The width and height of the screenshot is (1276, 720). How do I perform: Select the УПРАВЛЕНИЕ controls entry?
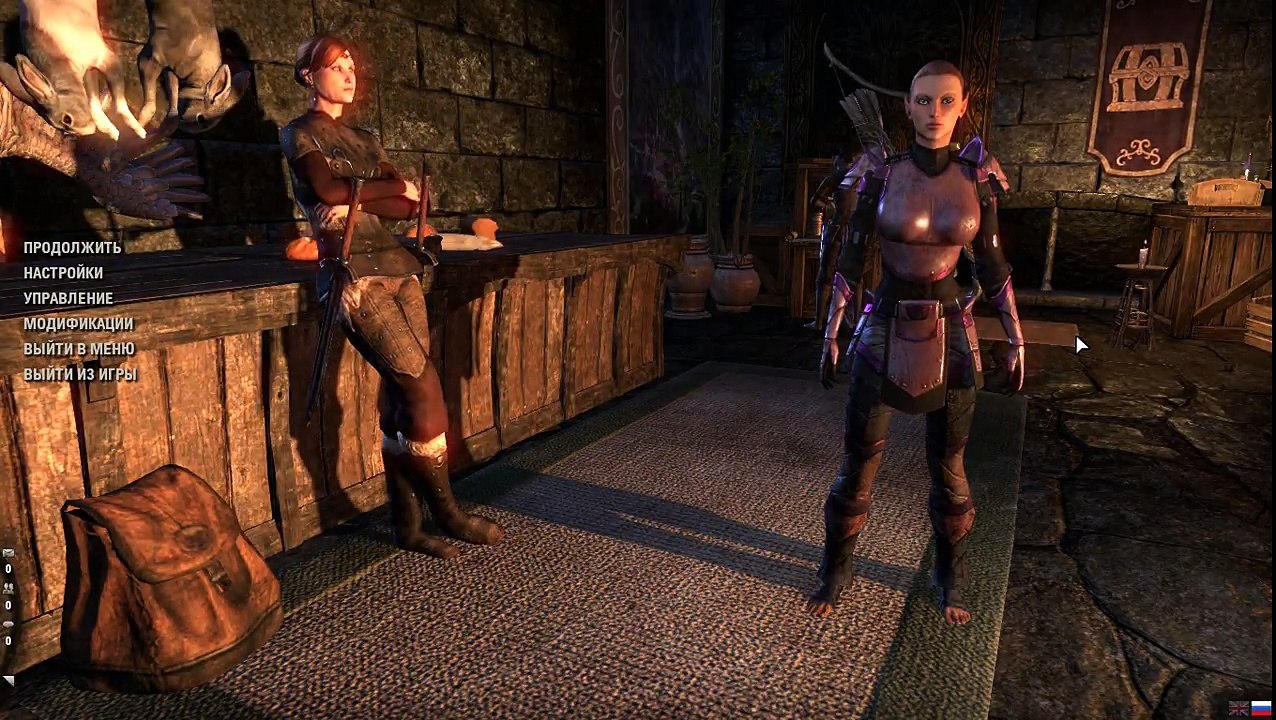[68, 298]
